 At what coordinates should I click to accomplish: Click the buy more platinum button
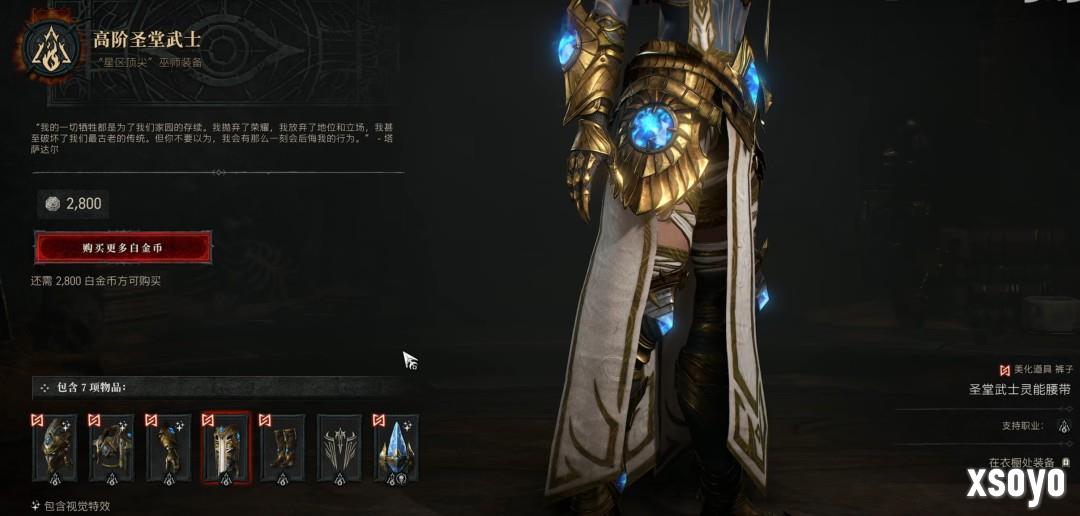(123, 247)
